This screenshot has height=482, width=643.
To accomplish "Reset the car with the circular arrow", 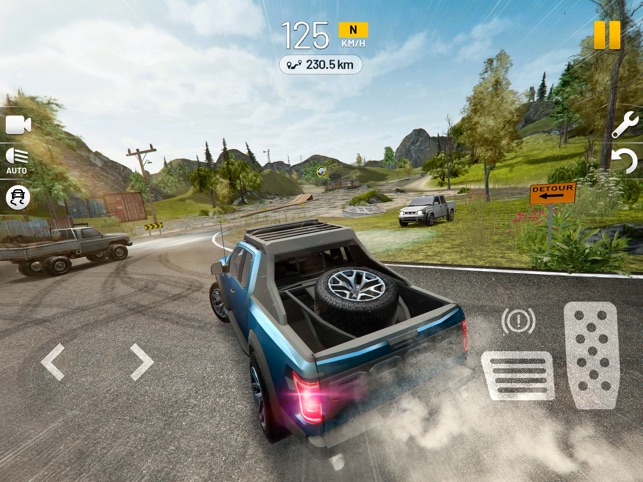I will (625, 160).
